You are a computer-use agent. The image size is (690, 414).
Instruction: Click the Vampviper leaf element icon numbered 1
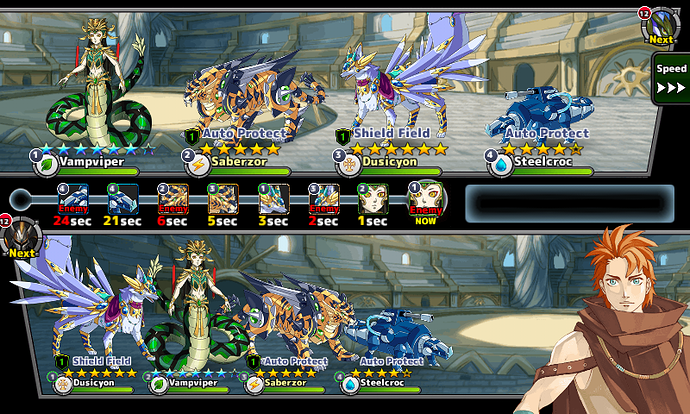(x=45, y=159)
